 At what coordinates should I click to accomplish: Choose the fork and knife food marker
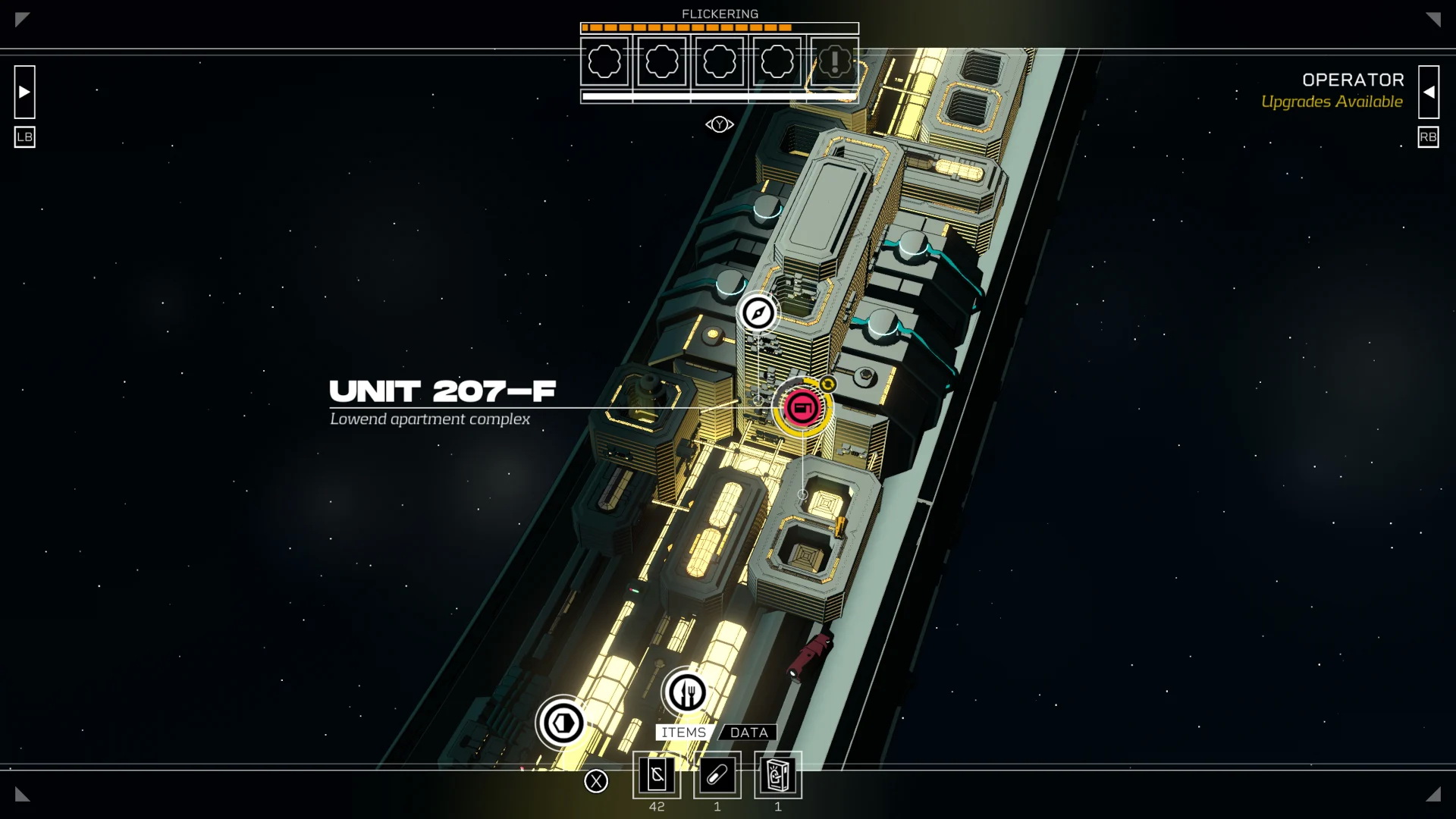pyautogui.click(x=686, y=692)
